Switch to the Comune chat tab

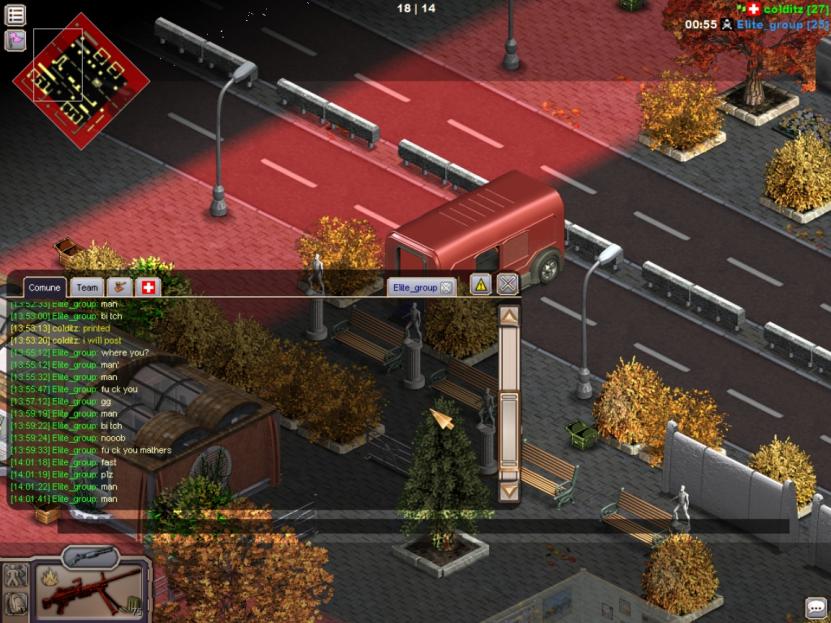tap(45, 288)
